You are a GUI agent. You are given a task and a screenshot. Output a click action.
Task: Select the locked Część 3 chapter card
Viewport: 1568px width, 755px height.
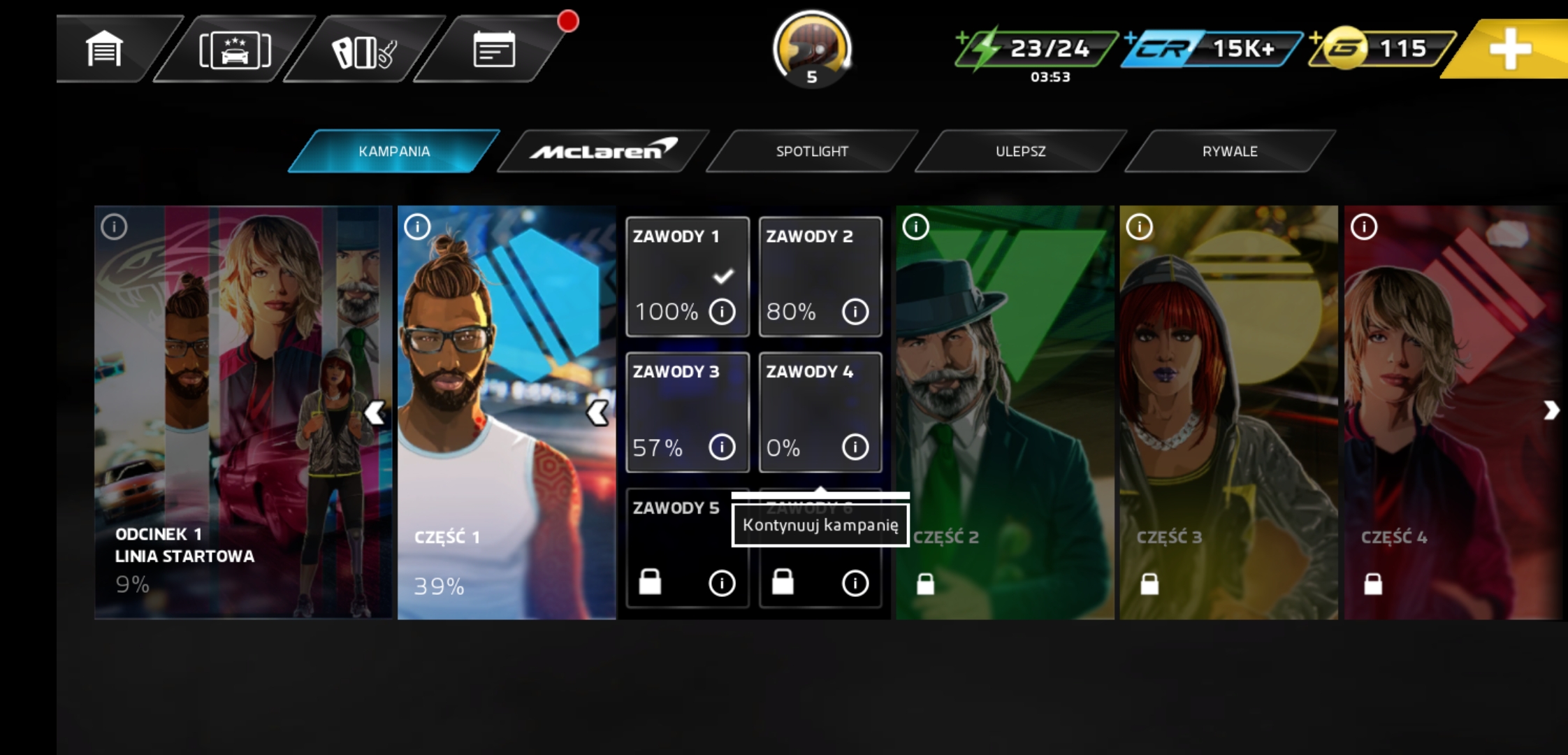1228,412
